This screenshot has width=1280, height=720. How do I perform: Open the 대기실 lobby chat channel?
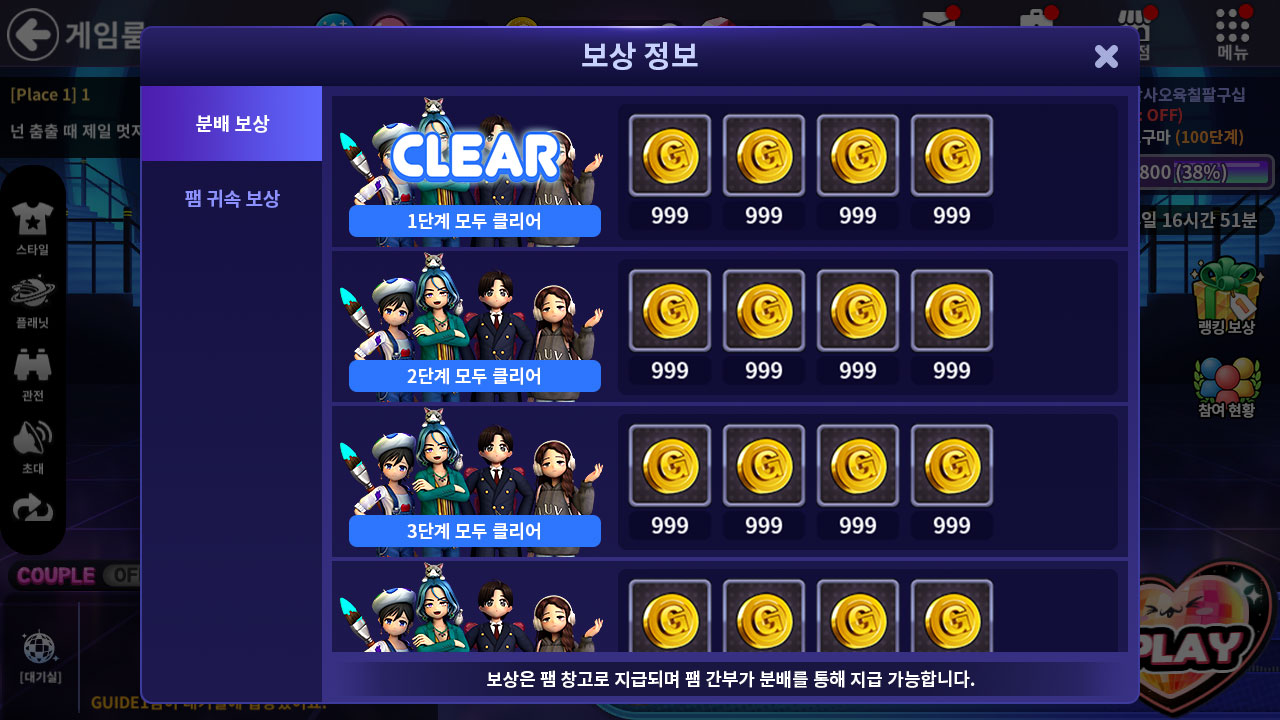pyautogui.click(x=40, y=656)
